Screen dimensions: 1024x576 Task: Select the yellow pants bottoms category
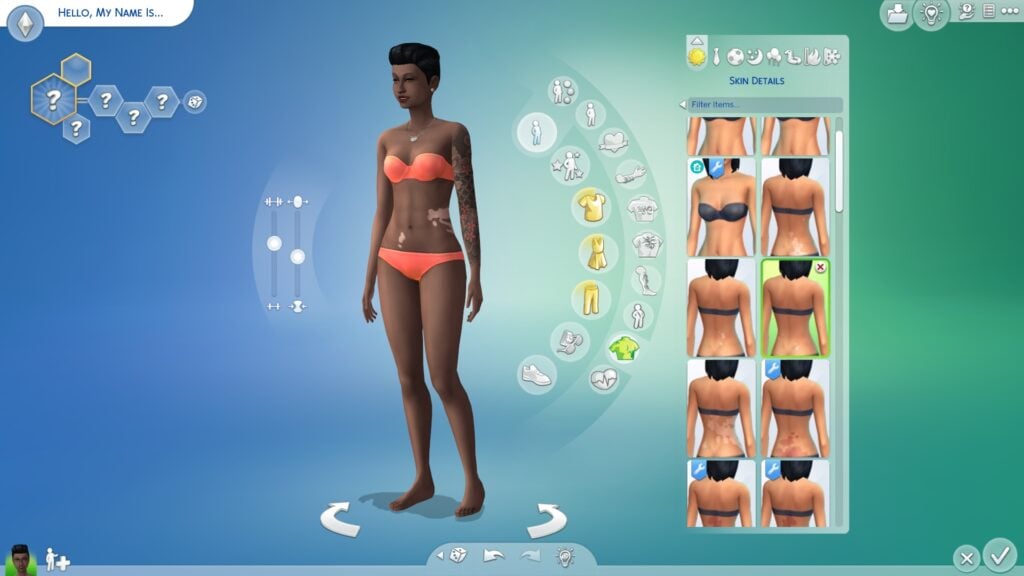click(591, 298)
